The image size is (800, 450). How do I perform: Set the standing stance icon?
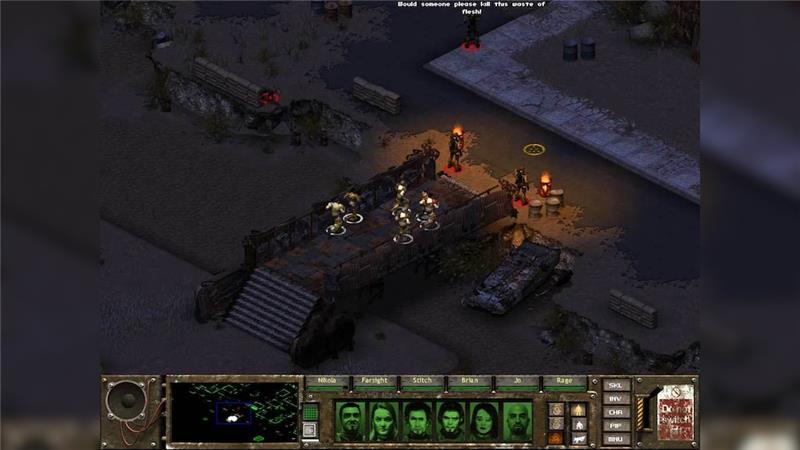578,409
